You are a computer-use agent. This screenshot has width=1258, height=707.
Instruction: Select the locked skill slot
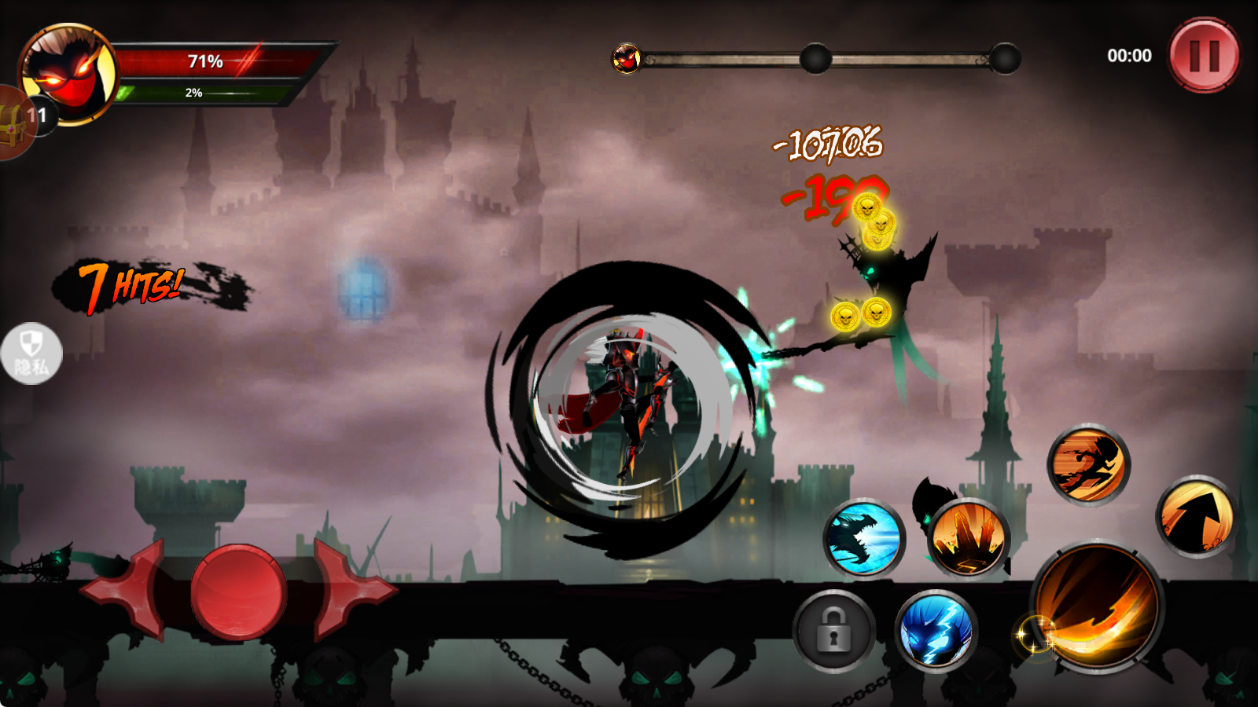[x=834, y=631]
